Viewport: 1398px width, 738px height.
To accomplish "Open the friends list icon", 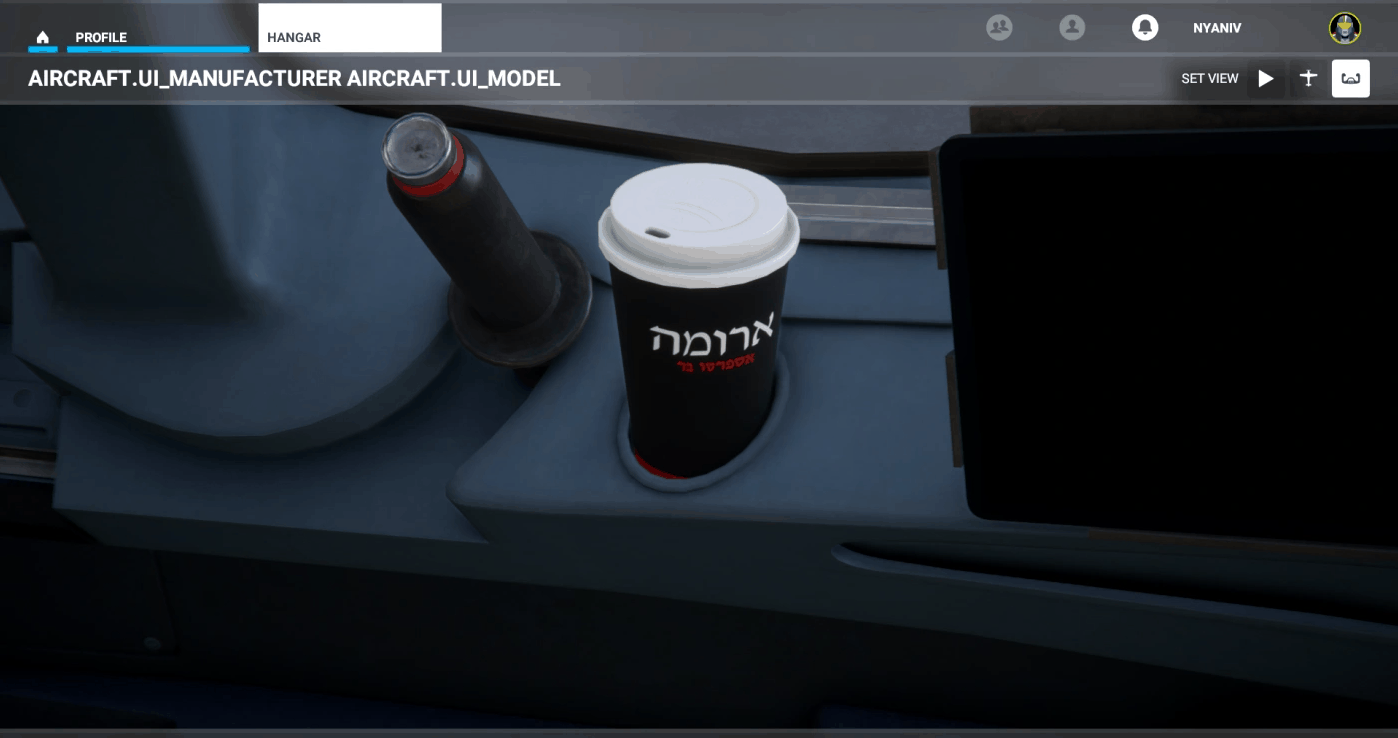I will coord(998,28).
